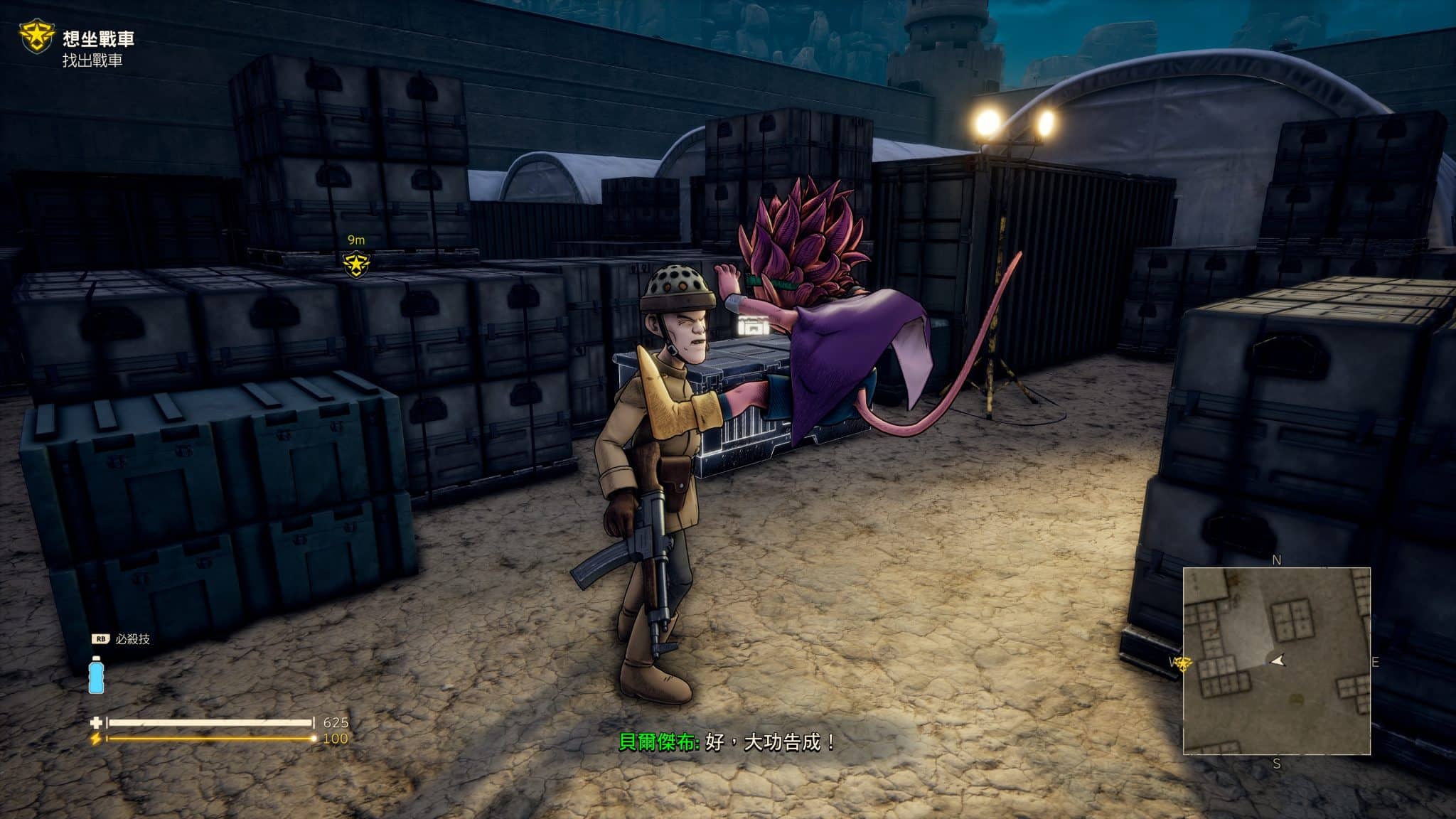Image resolution: width=1456 pixels, height=819 pixels.
Task: Open the 想坐戰車 quest tracker
Action: [98, 39]
